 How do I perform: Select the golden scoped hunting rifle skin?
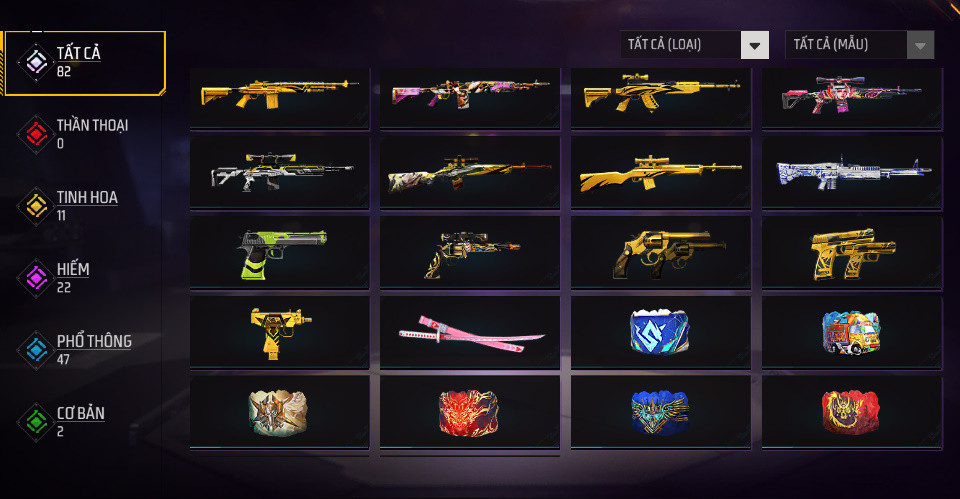point(660,175)
